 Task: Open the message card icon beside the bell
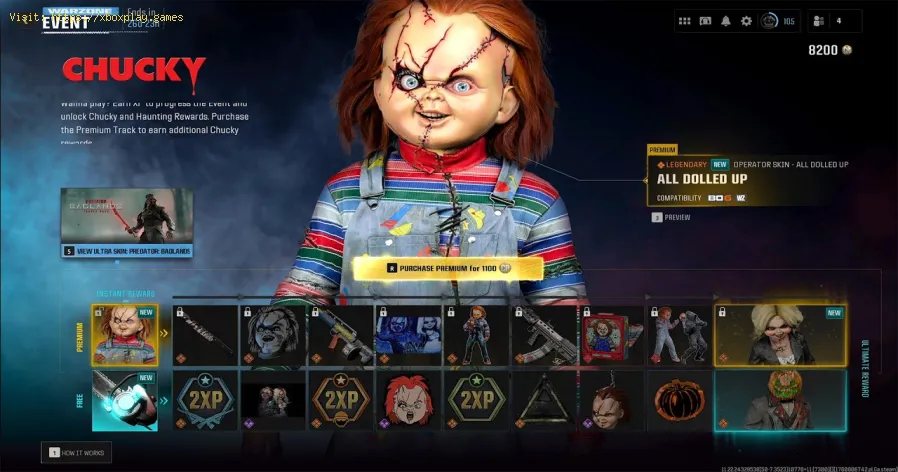click(705, 21)
